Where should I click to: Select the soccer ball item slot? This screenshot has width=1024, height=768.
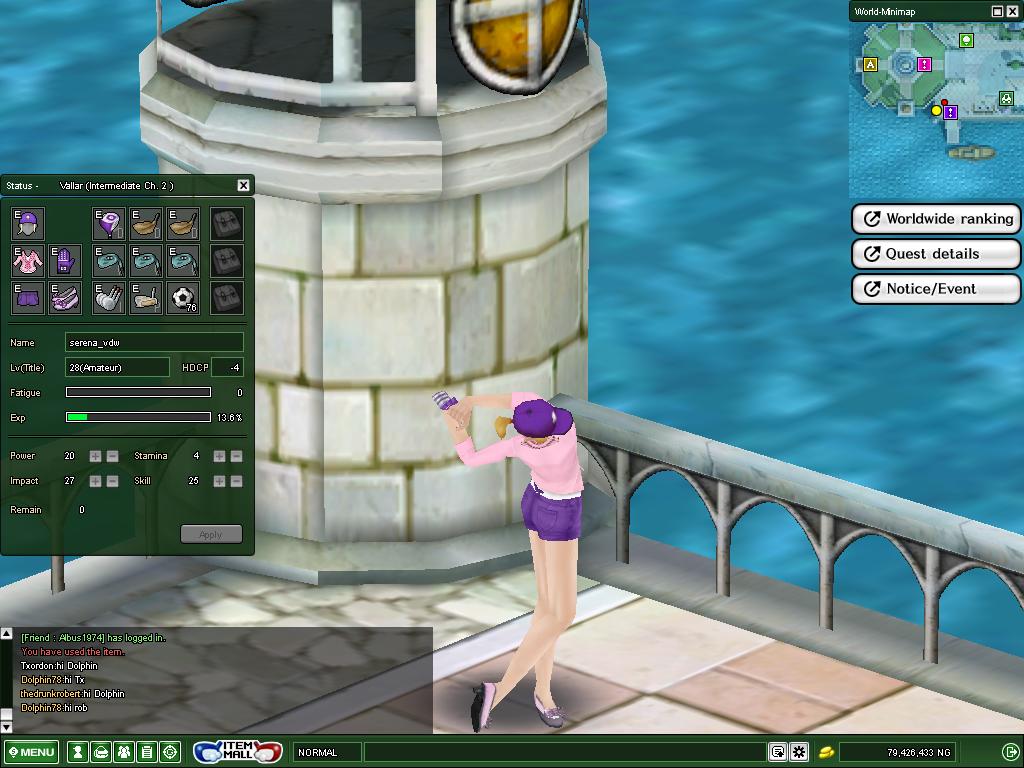[182, 297]
